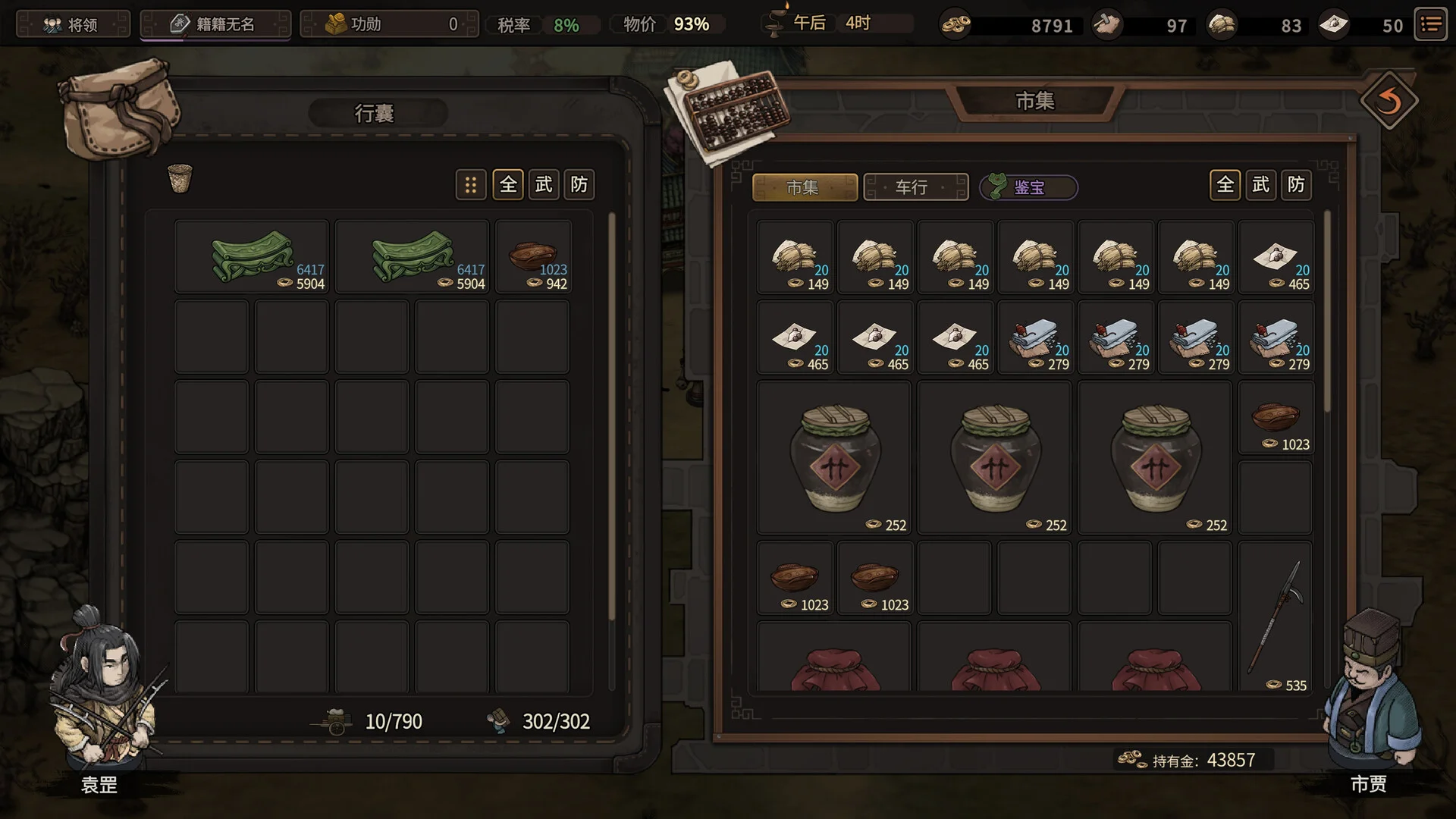
Task: Open the list menu icon in top right corner
Action: 1431,24
